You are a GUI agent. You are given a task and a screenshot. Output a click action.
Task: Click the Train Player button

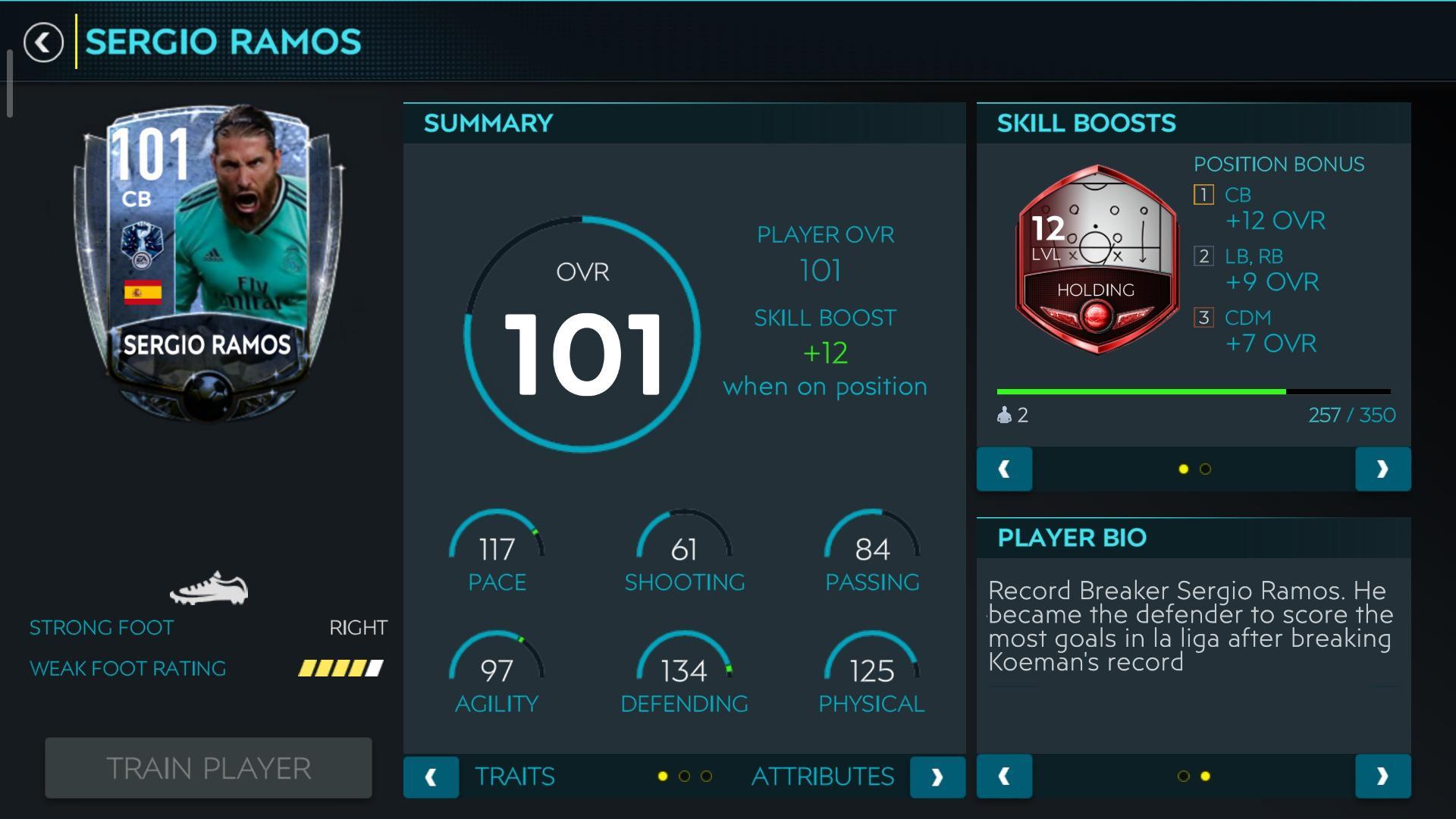point(208,768)
